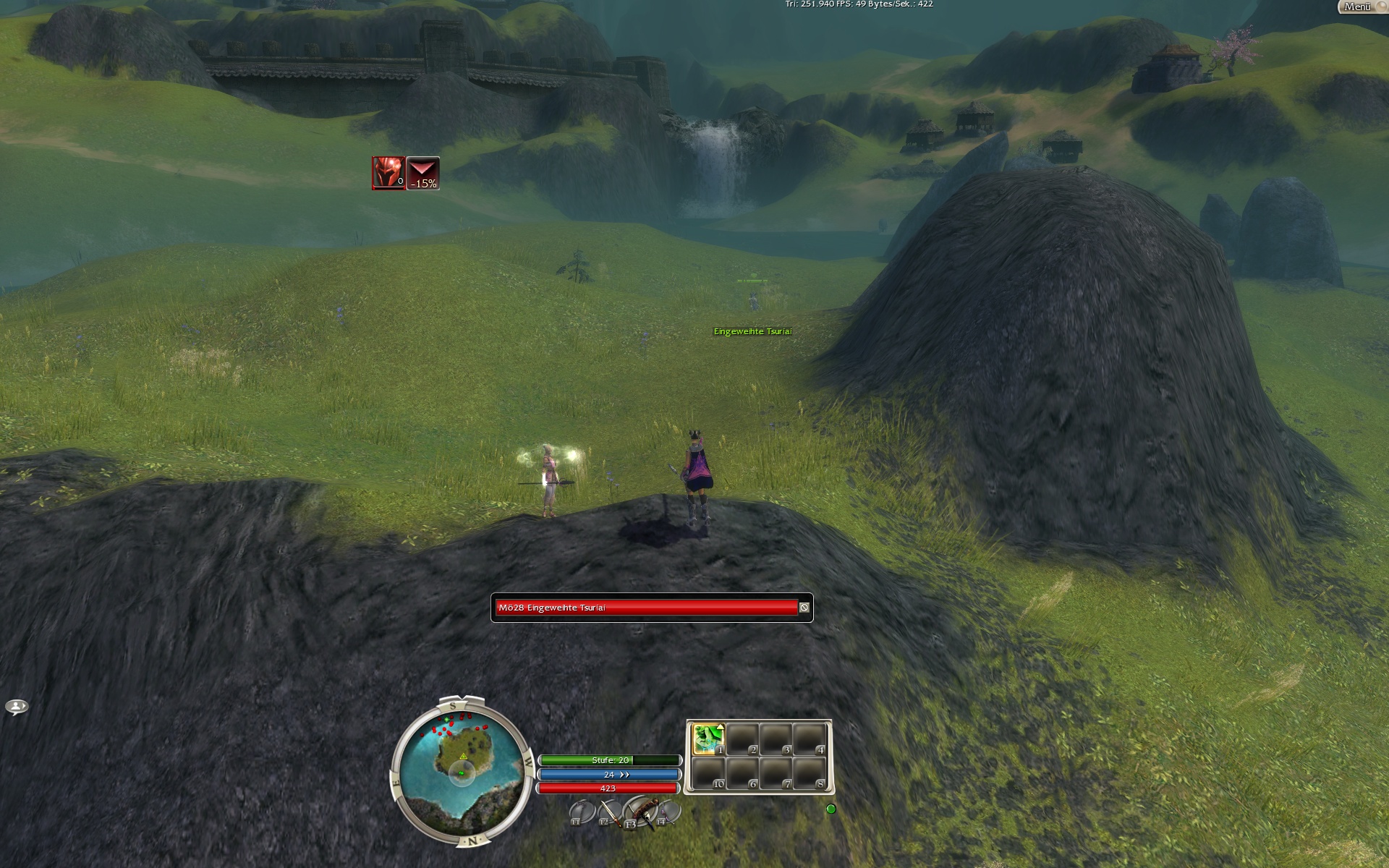Select the Eingeweihte Tsuriai name label
This screenshot has width=1389, height=868.
point(752,331)
